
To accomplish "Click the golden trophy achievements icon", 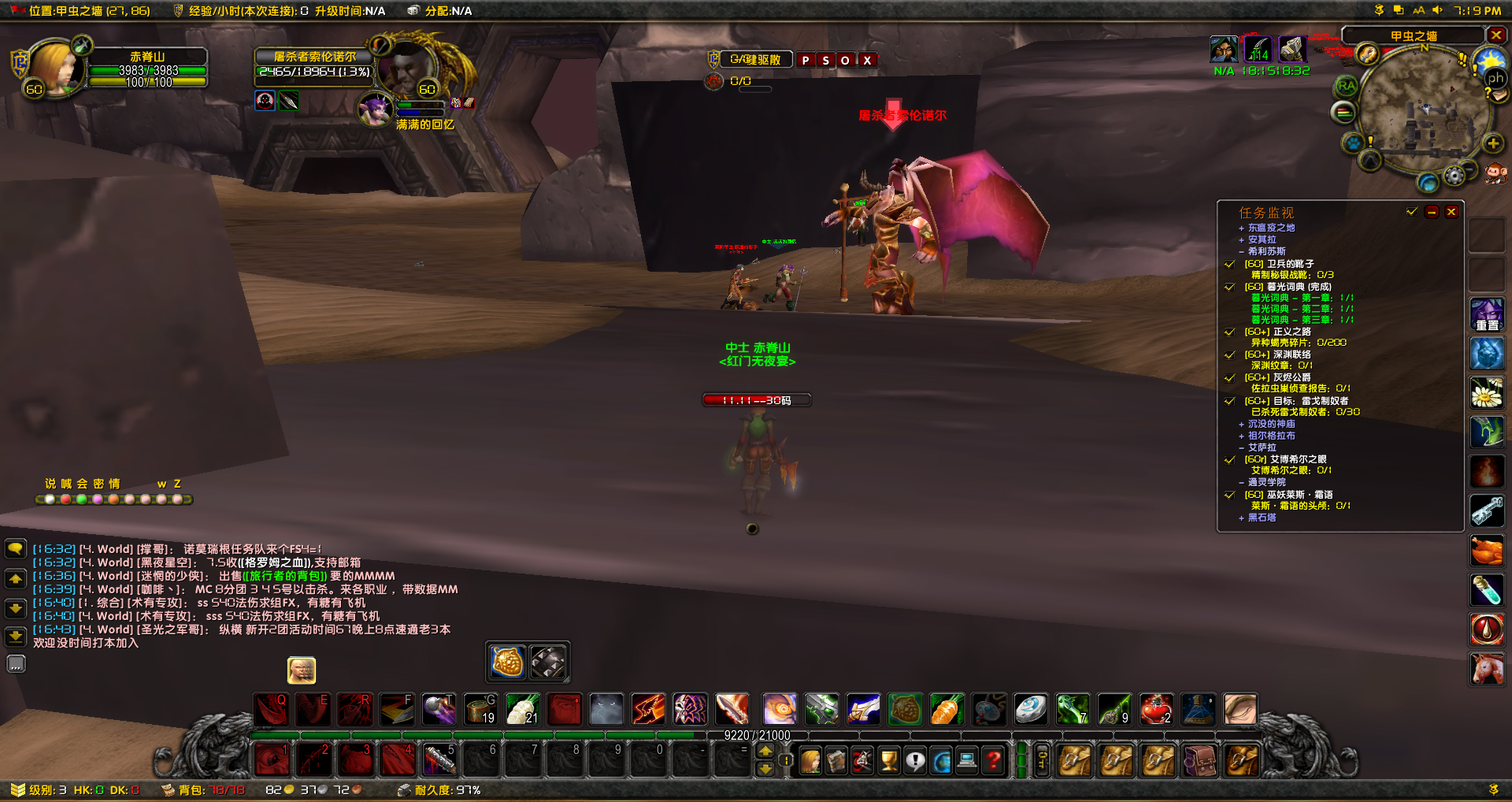I will (x=888, y=759).
